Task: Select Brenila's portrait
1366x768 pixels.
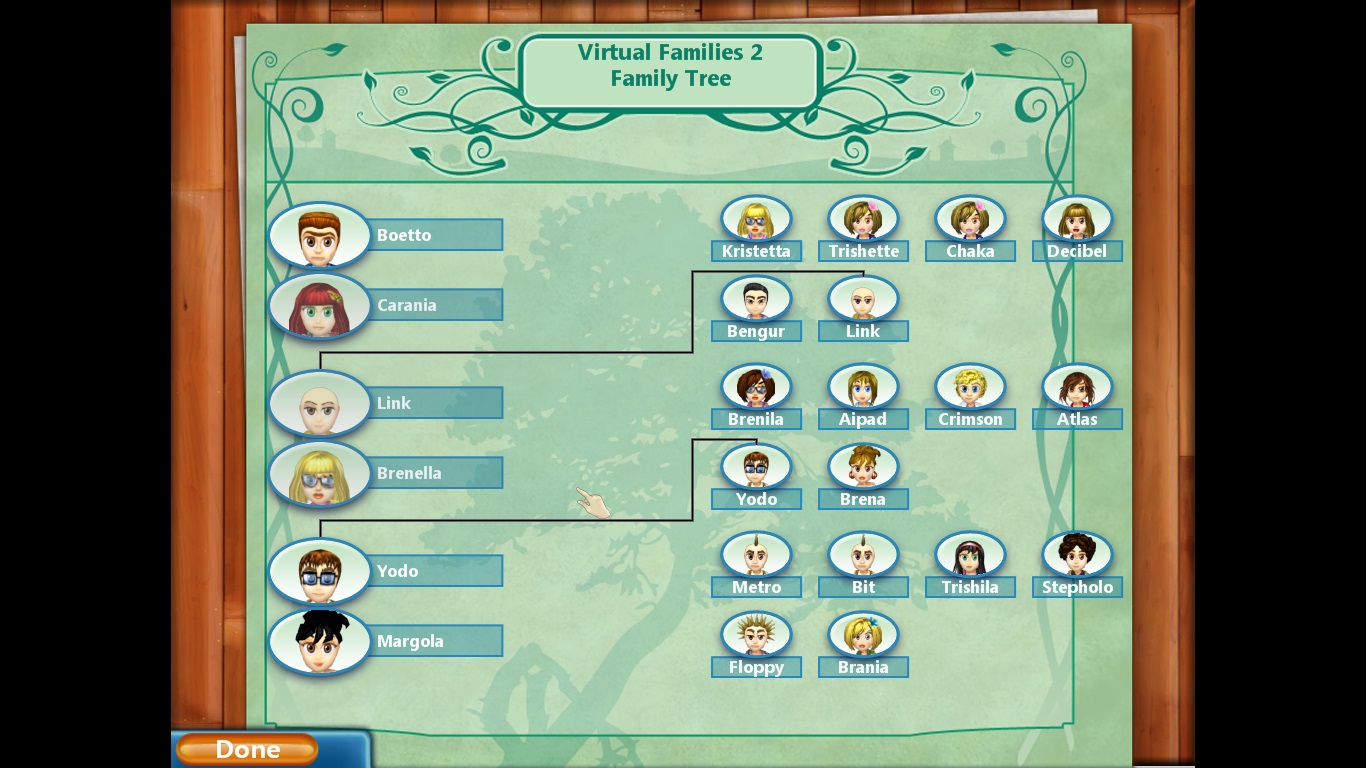Action: pyautogui.click(x=756, y=387)
